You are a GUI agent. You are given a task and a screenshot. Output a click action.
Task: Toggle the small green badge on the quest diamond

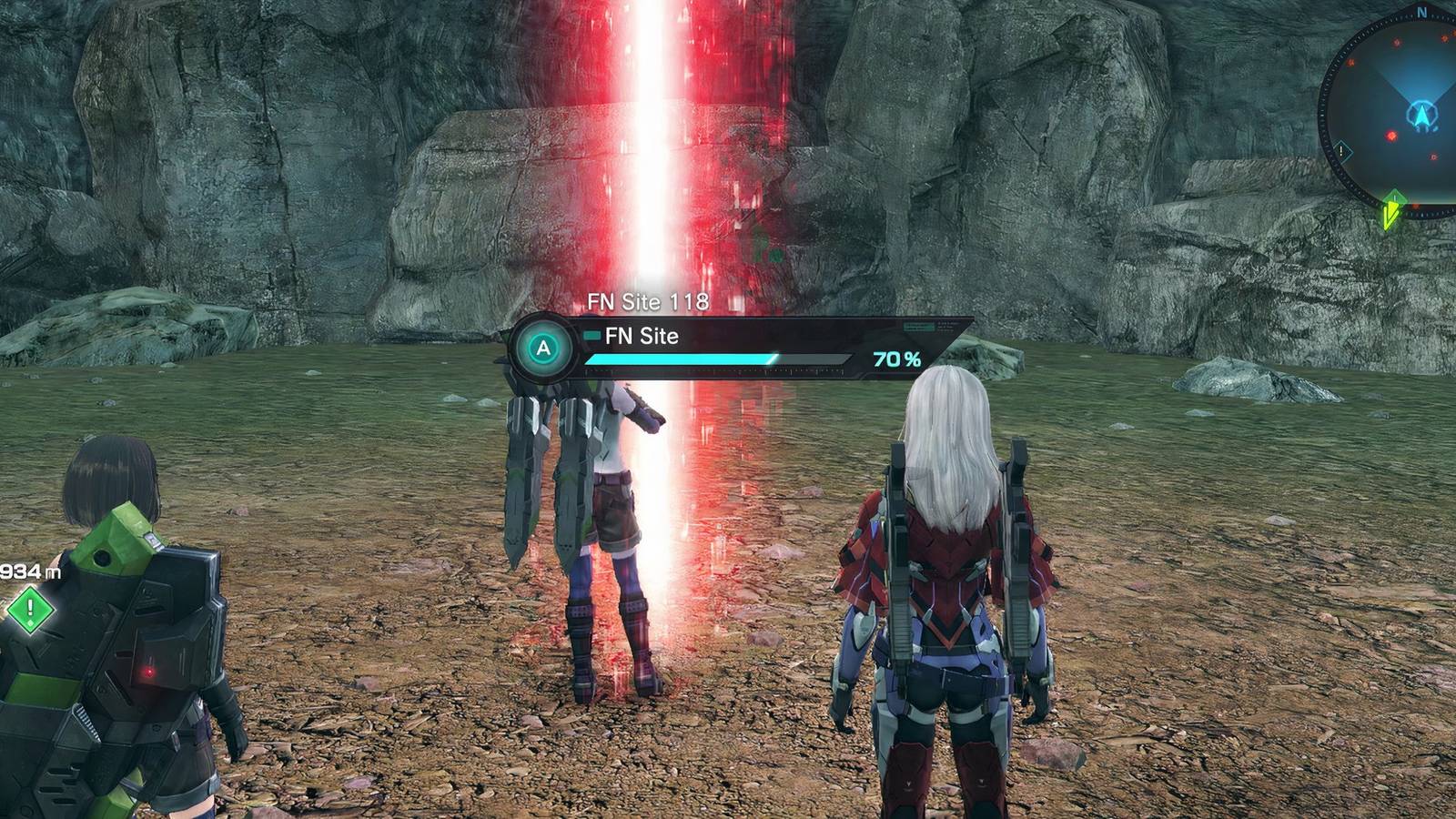coord(30,623)
